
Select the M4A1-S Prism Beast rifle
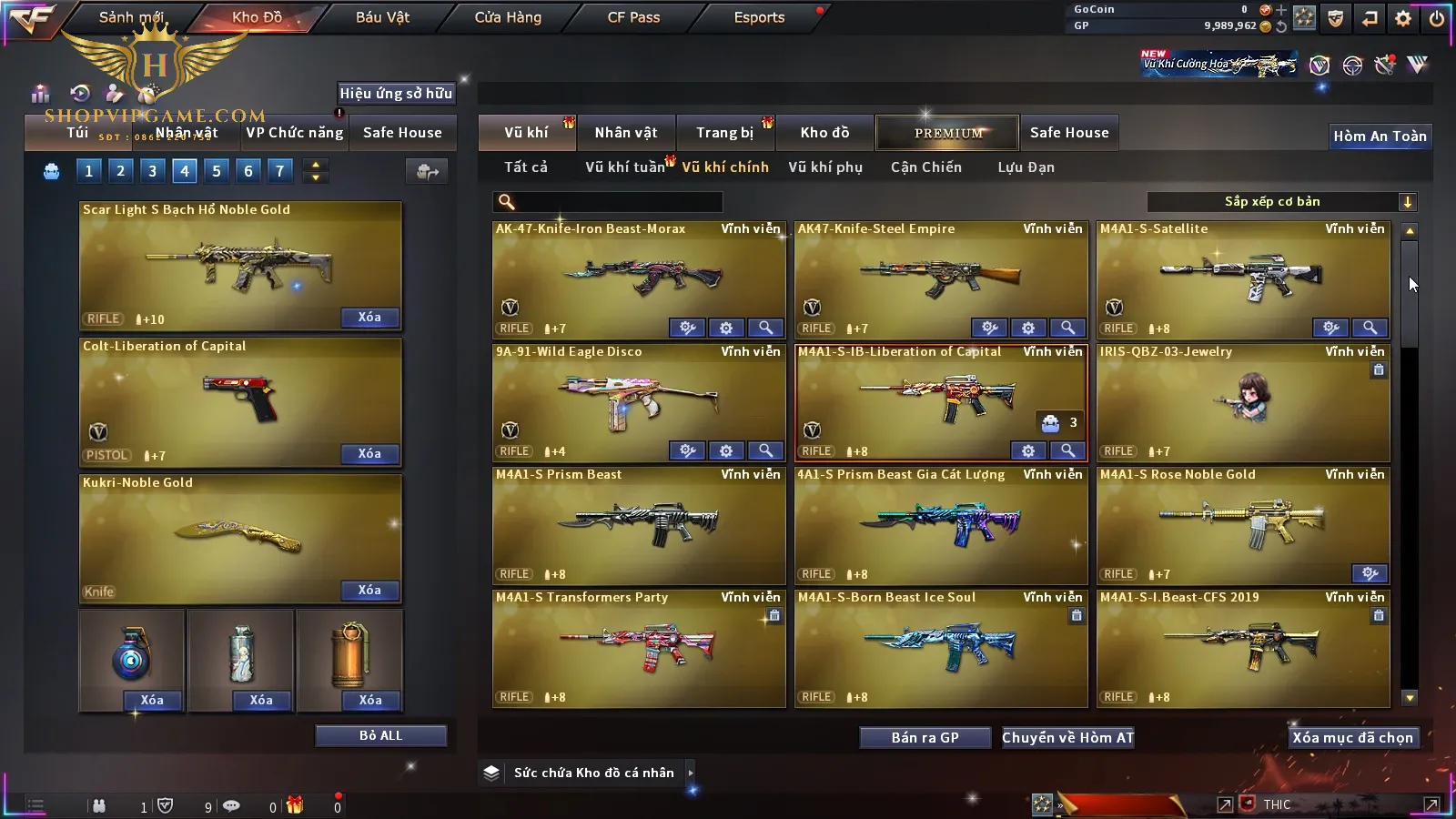pos(638,524)
